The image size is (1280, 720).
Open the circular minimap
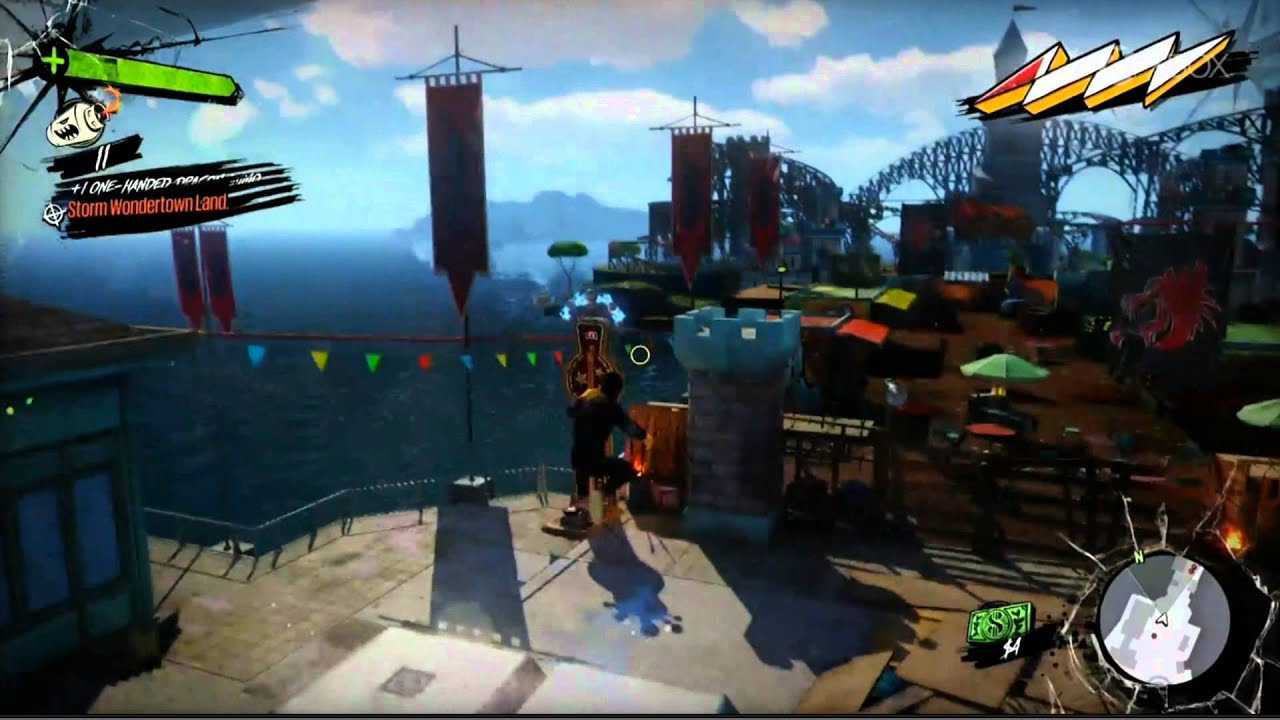(1162, 617)
